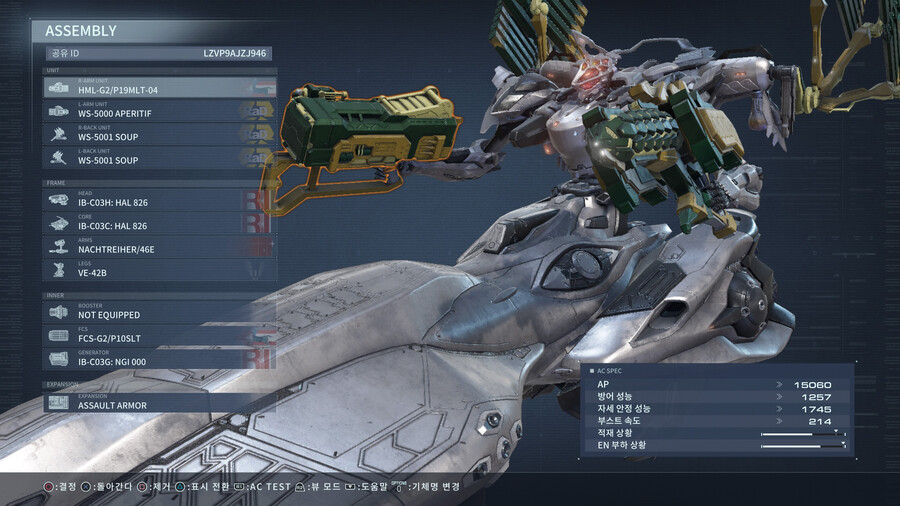
Task: Choose the L-ARM unit WS-5000 APERITIF
Action: pos(159,110)
